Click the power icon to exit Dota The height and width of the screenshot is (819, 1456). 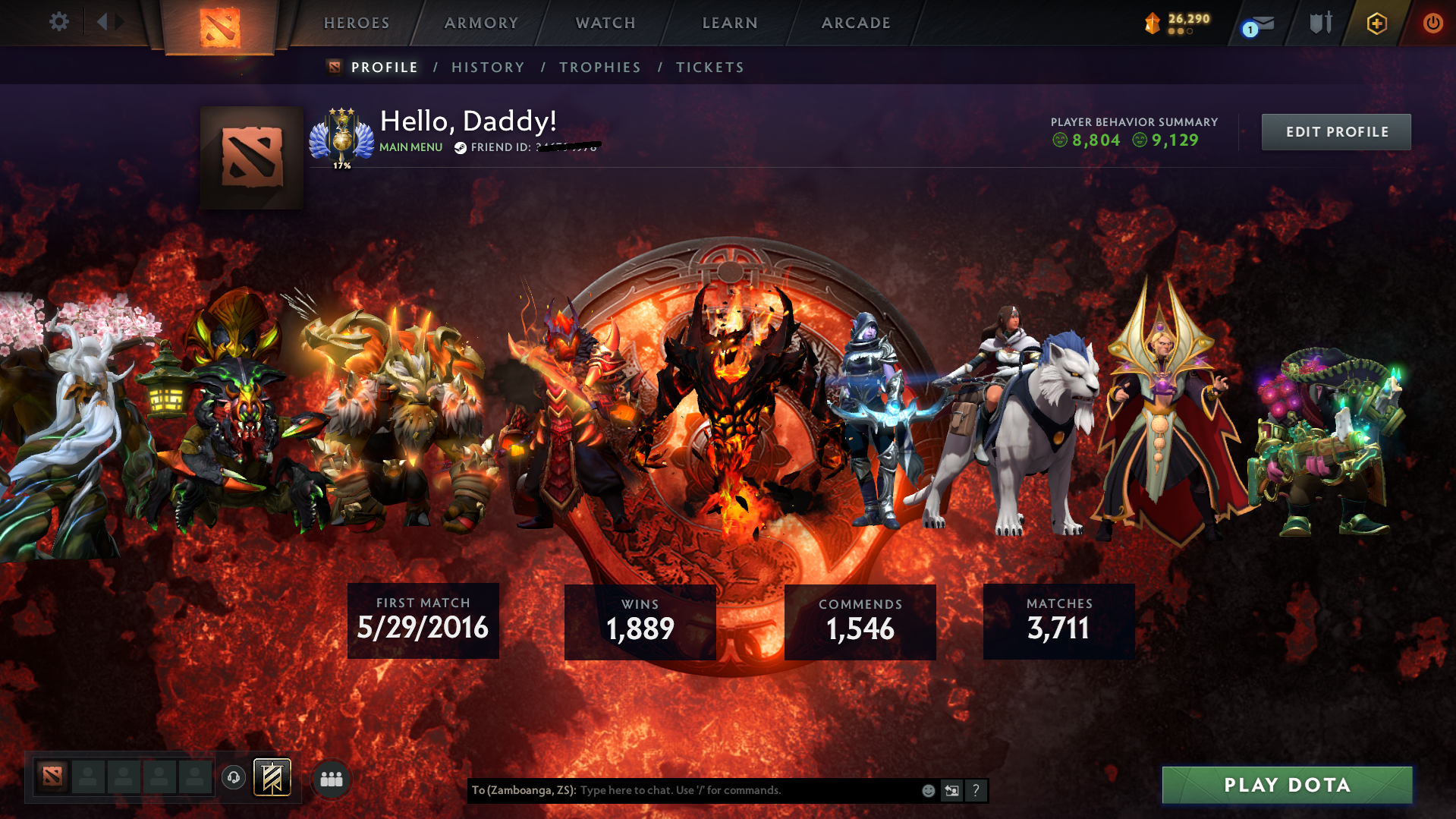pyautogui.click(x=1432, y=23)
